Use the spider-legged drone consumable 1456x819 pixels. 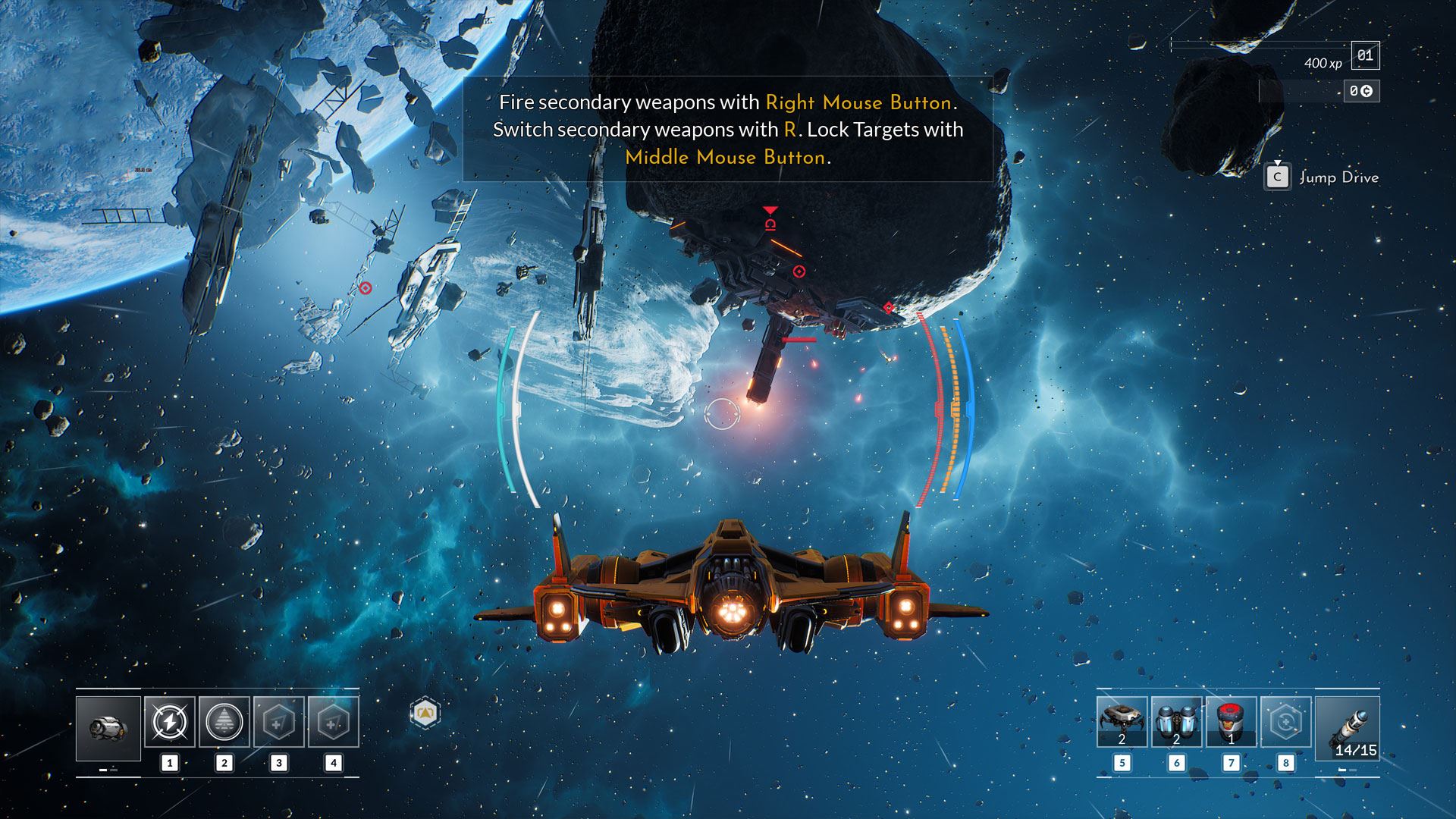click(1122, 722)
